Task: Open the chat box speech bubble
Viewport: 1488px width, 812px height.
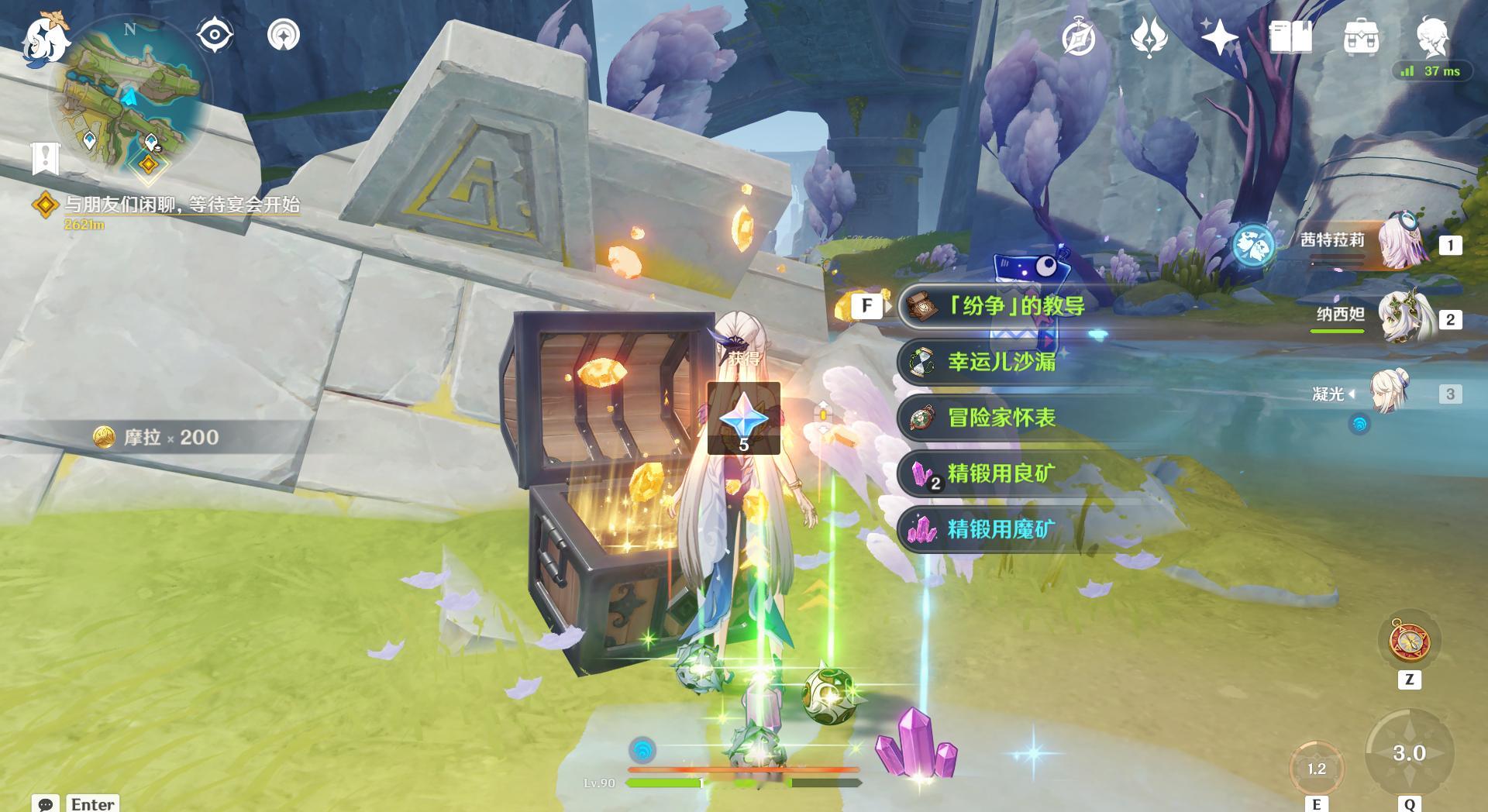Action: (45, 803)
